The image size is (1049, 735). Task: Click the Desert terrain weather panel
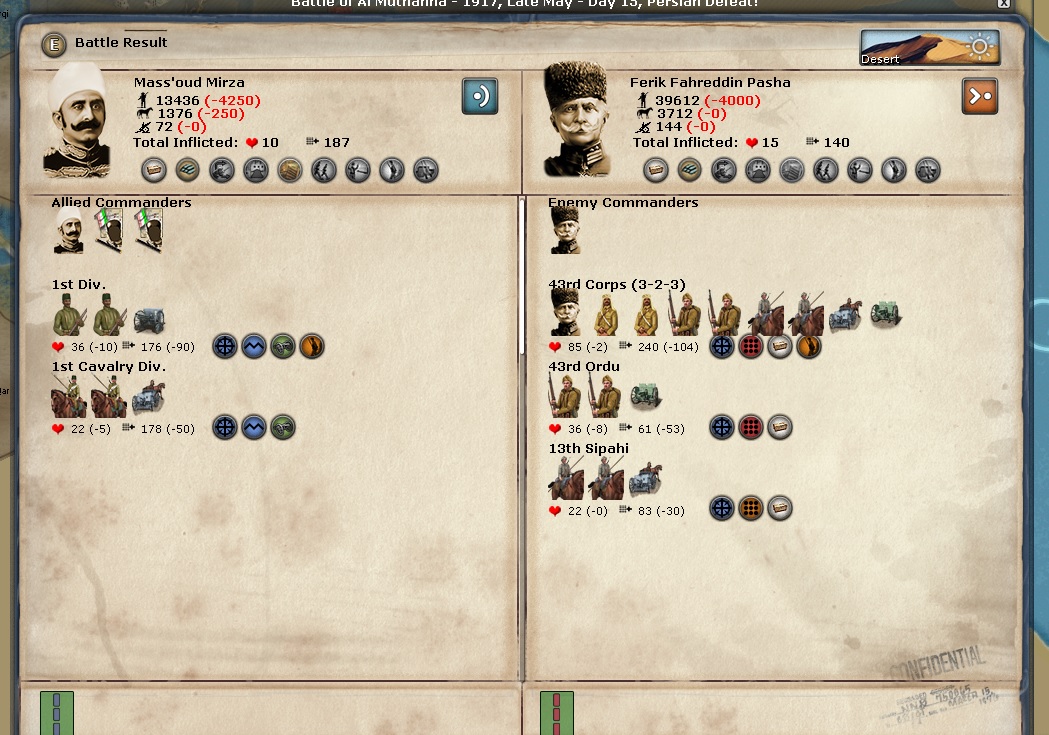point(929,47)
